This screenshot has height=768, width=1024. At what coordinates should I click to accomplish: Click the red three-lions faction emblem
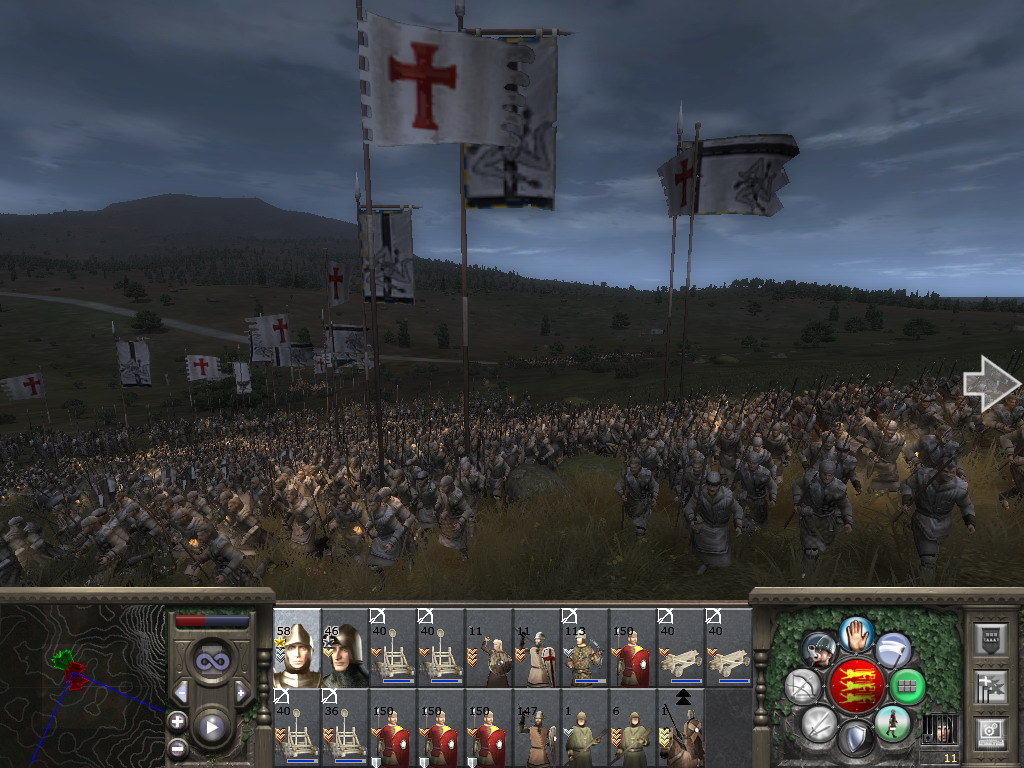coord(856,686)
